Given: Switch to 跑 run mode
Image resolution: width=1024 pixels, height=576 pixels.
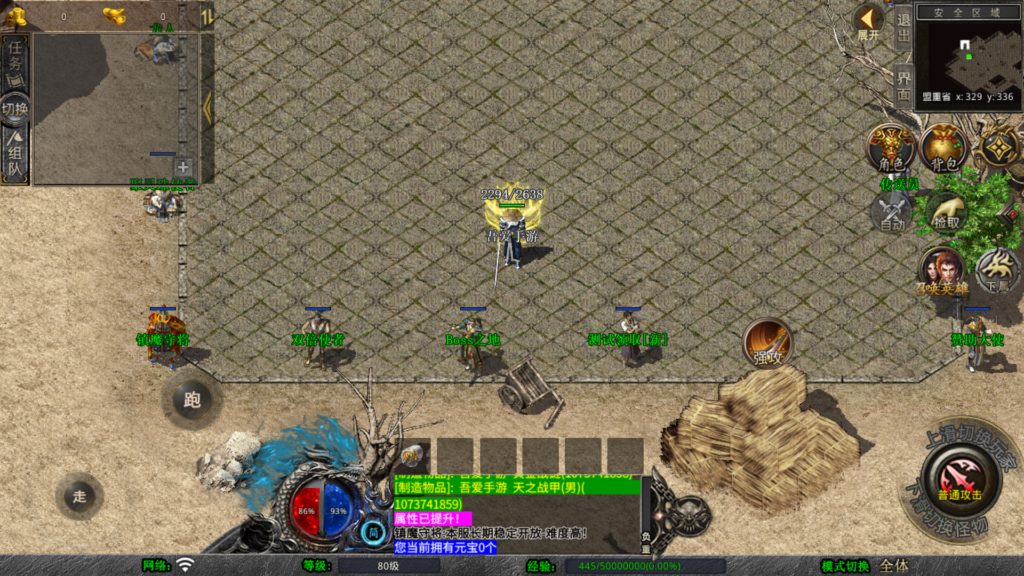Looking at the screenshot, I should pyautogui.click(x=192, y=400).
